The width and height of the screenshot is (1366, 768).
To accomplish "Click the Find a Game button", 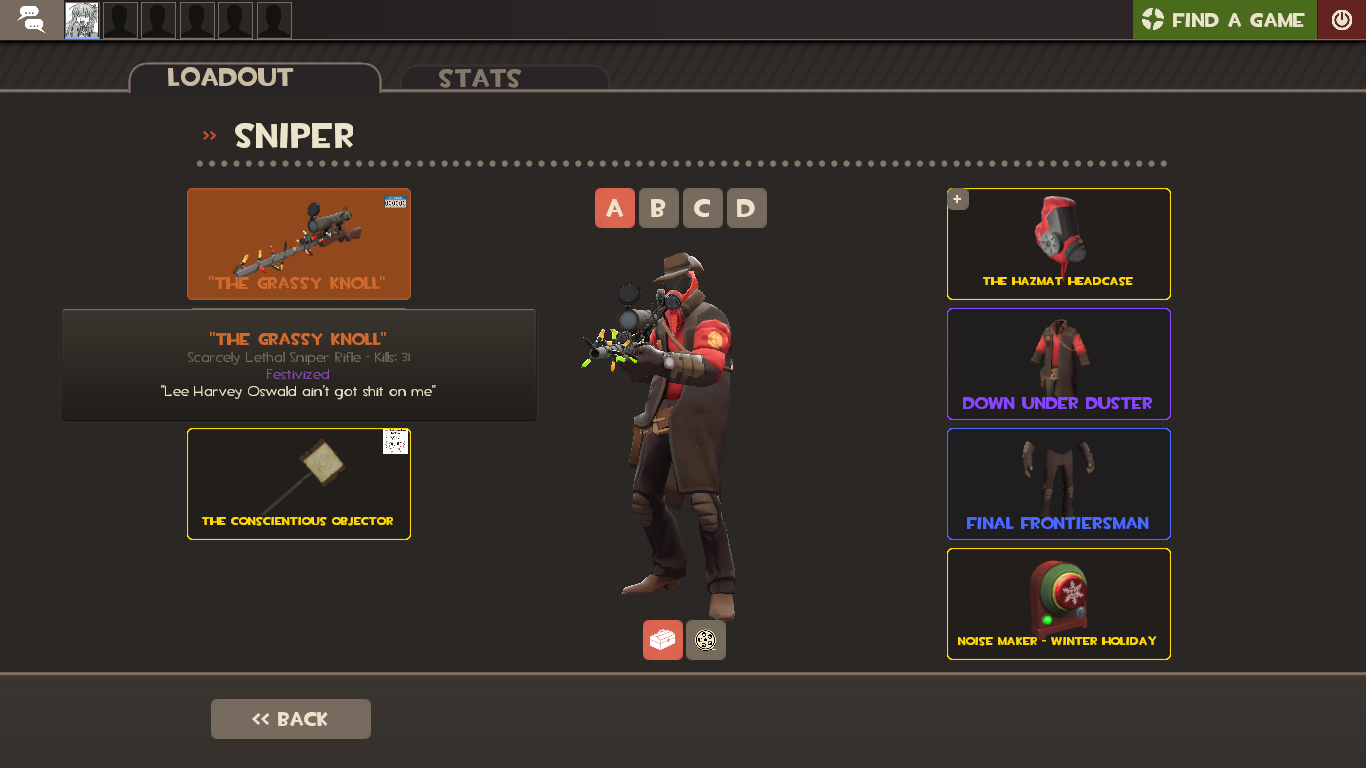I will (1224, 19).
